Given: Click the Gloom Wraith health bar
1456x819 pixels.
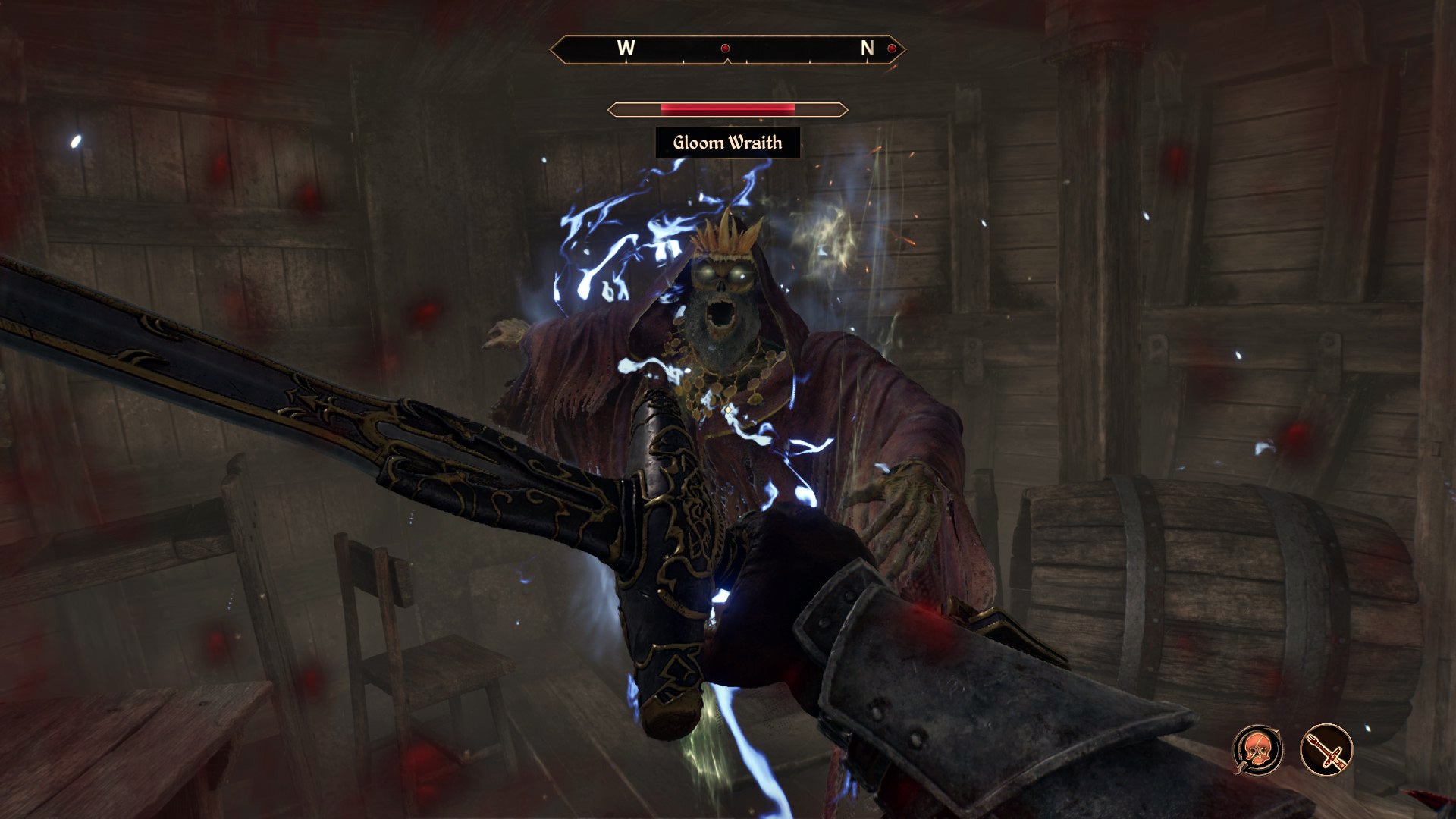Looking at the screenshot, I should pos(728,108).
